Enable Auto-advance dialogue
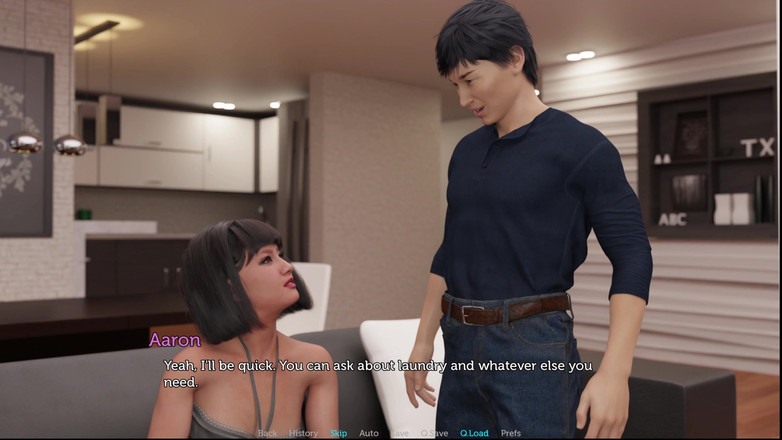The width and height of the screenshot is (782, 440). pos(369,433)
